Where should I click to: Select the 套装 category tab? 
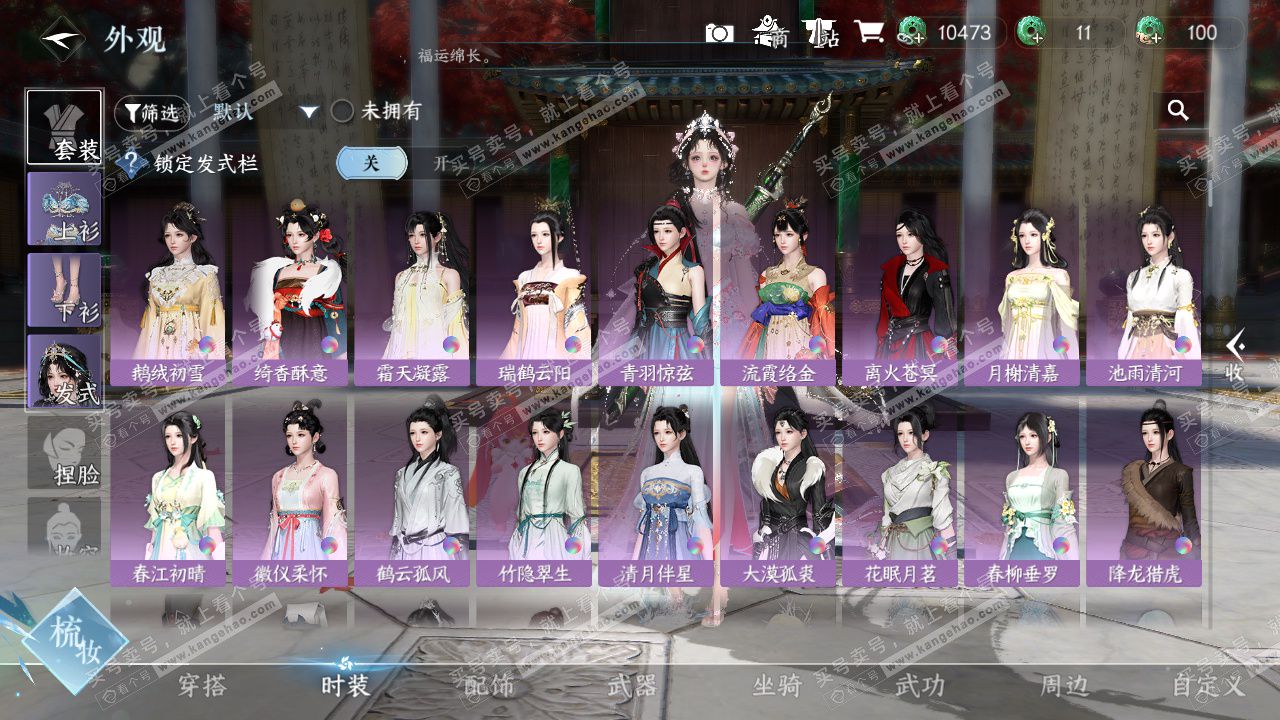pos(64,127)
